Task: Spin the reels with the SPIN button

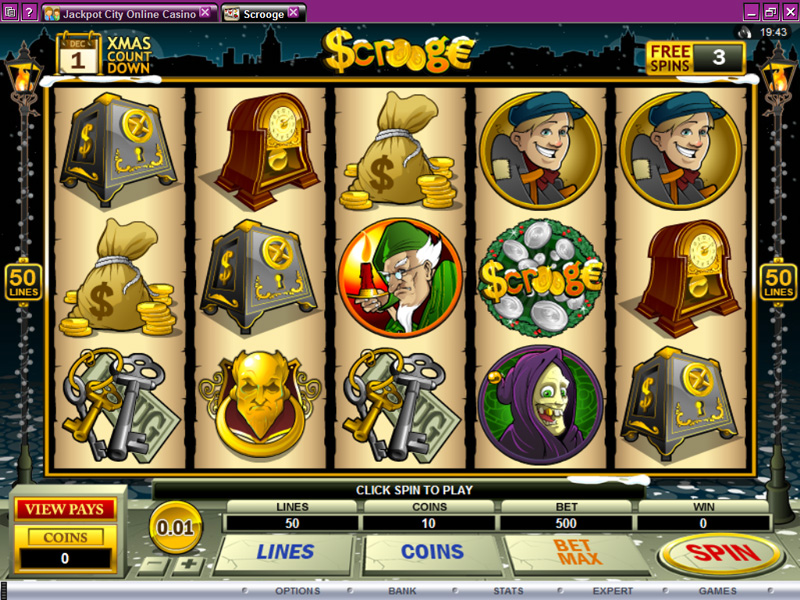Action: pyautogui.click(x=720, y=553)
